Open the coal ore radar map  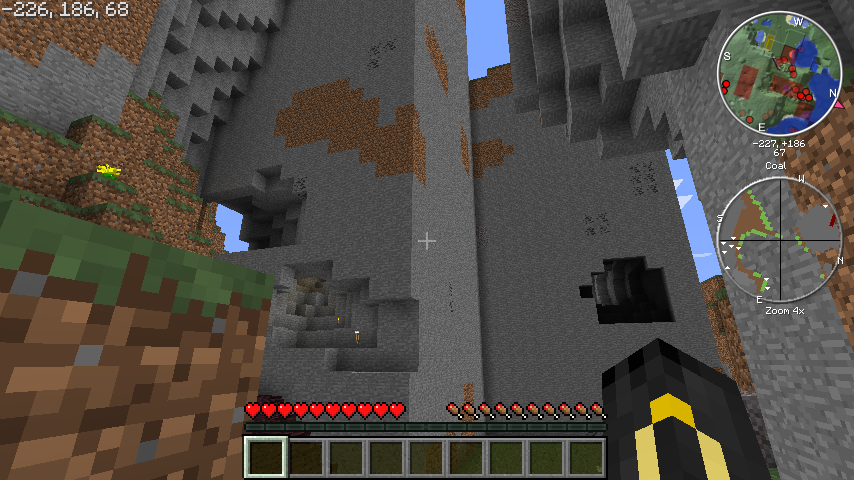pos(778,240)
